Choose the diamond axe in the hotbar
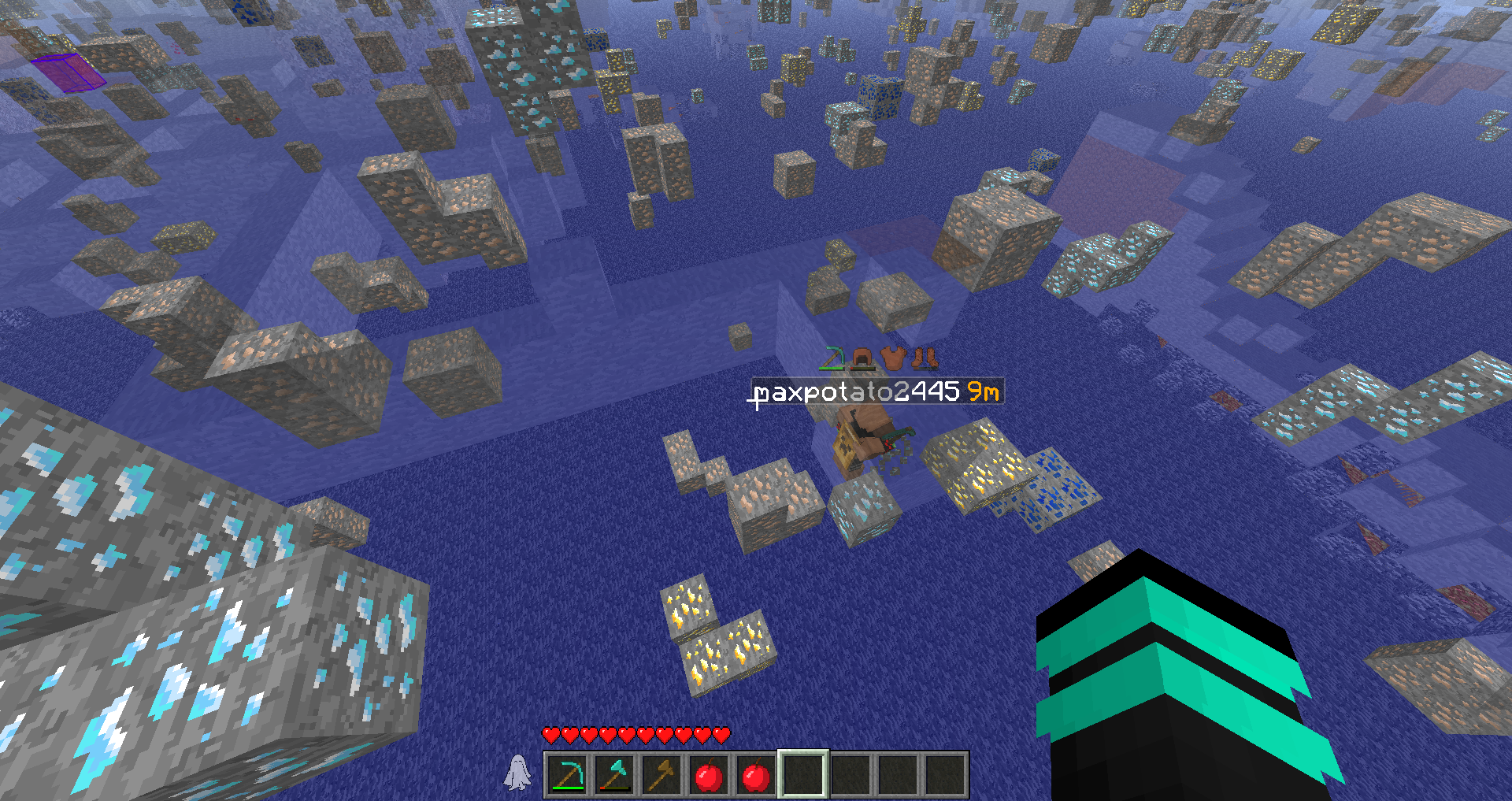The image size is (1512, 801). coord(614,775)
